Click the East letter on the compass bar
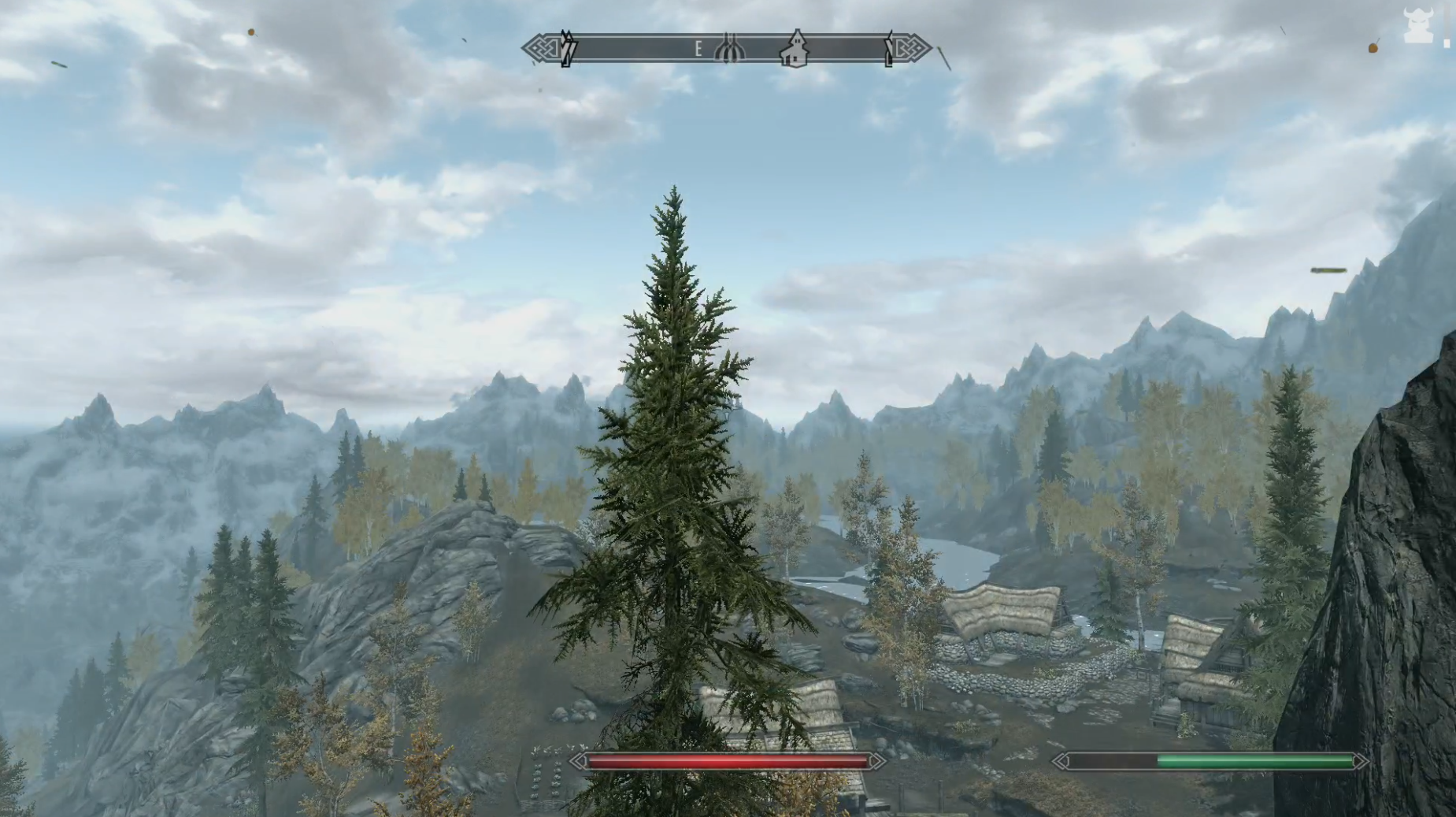Screen dimensions: 1456x817 coord(698,50)
